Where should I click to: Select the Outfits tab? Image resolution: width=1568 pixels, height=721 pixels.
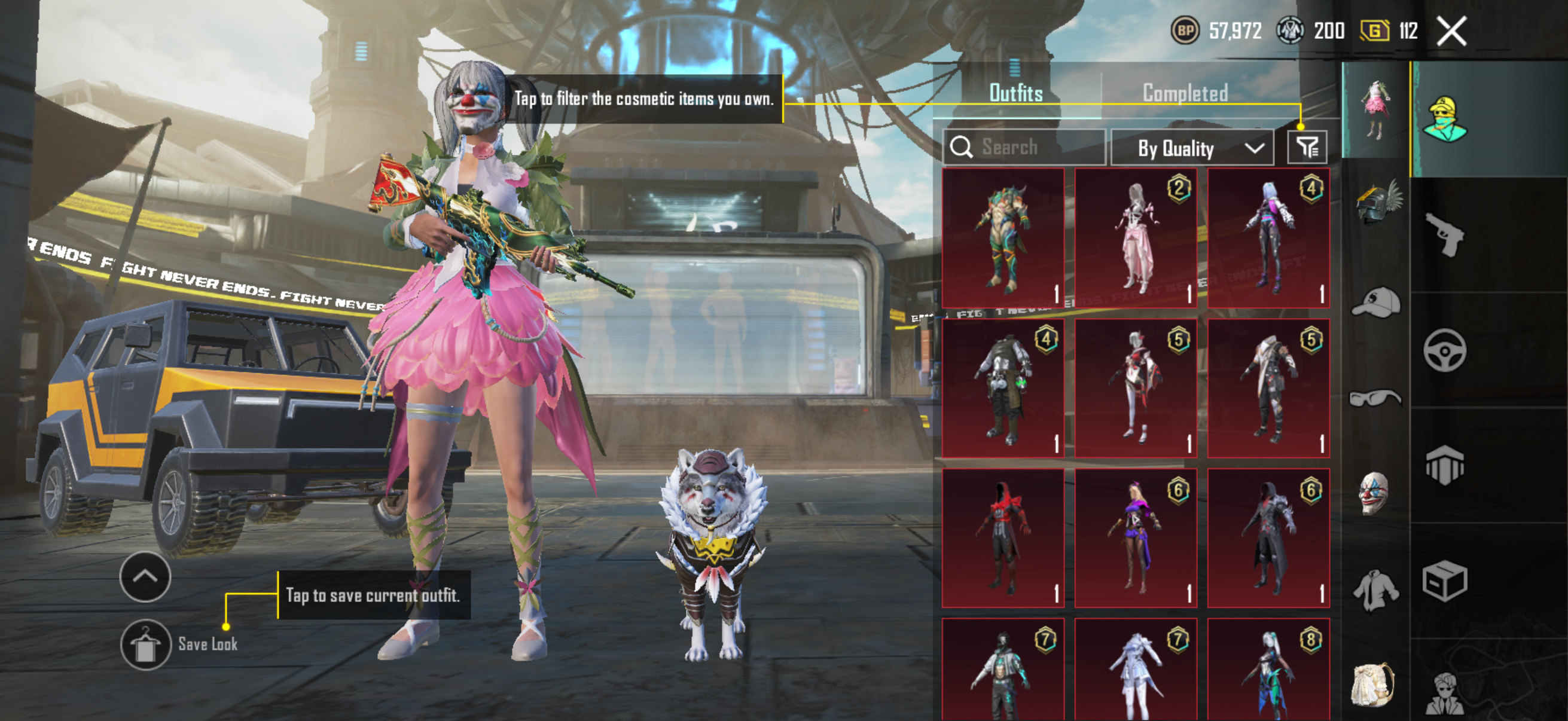pos(1015,93)
